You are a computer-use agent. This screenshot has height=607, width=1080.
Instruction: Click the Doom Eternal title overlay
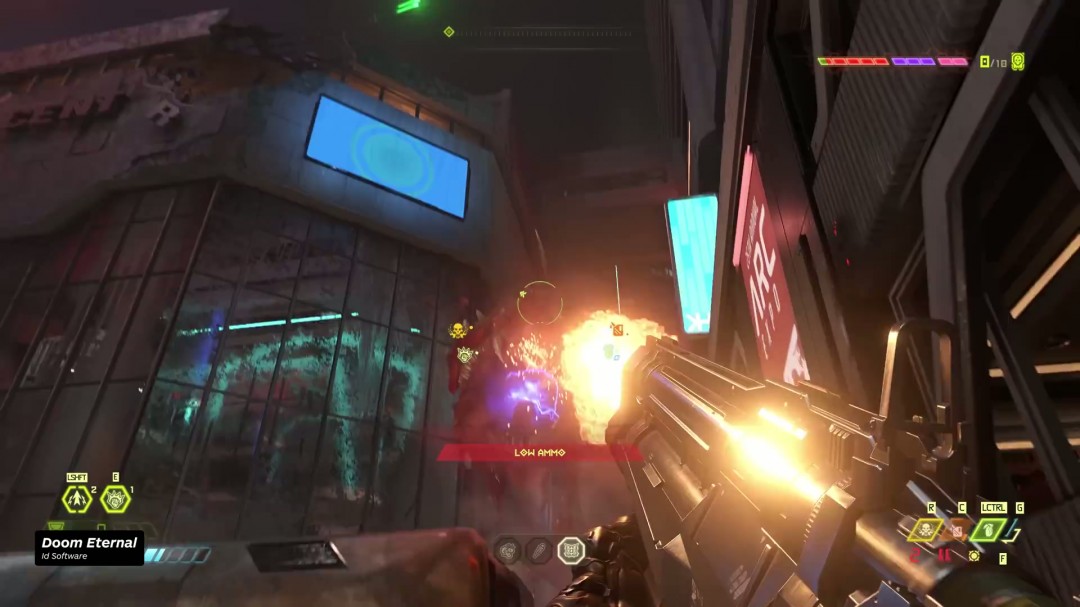(x=89, y=547)
